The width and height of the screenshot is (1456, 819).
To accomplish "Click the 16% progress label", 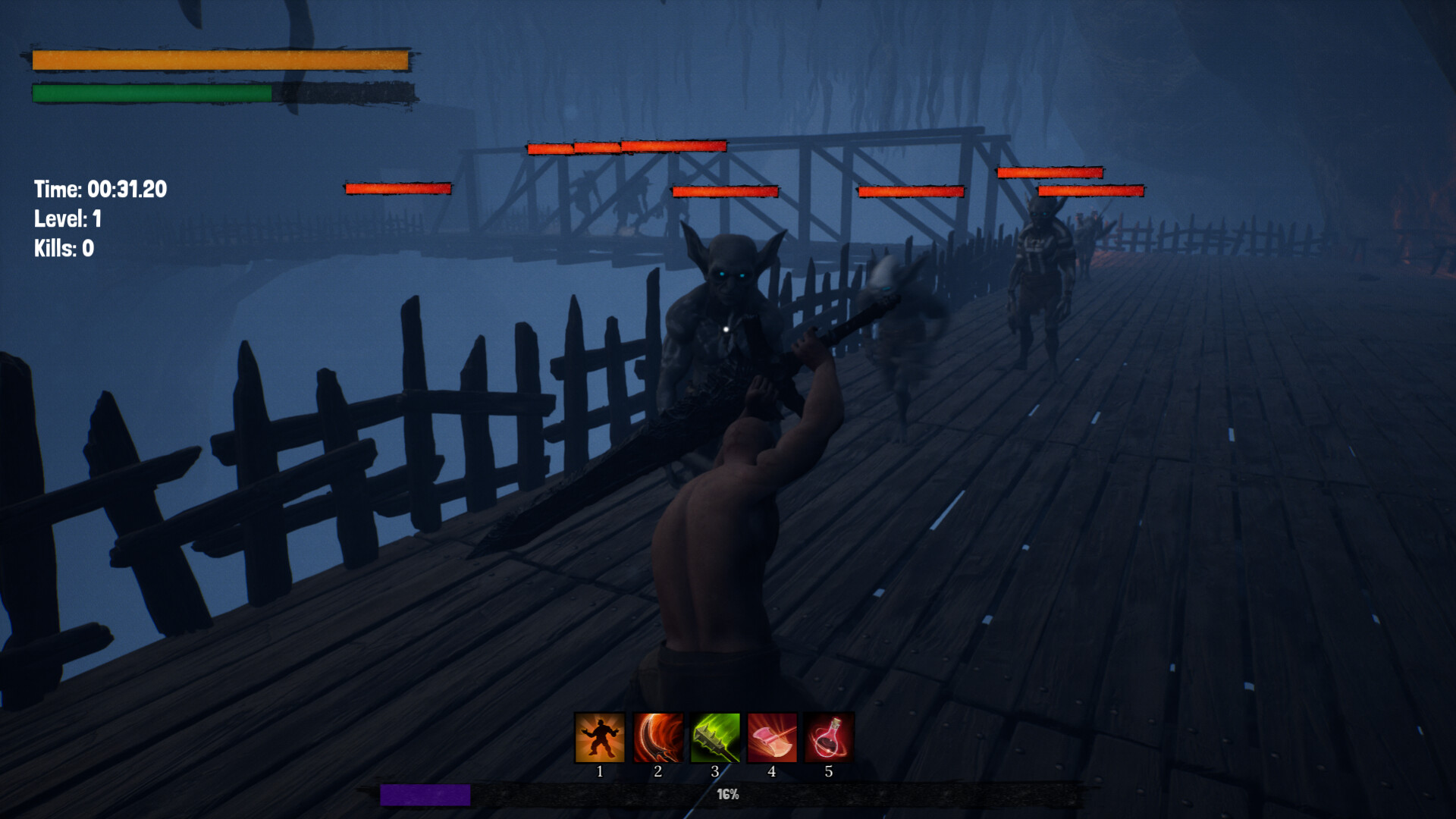I will pos(726,795).
